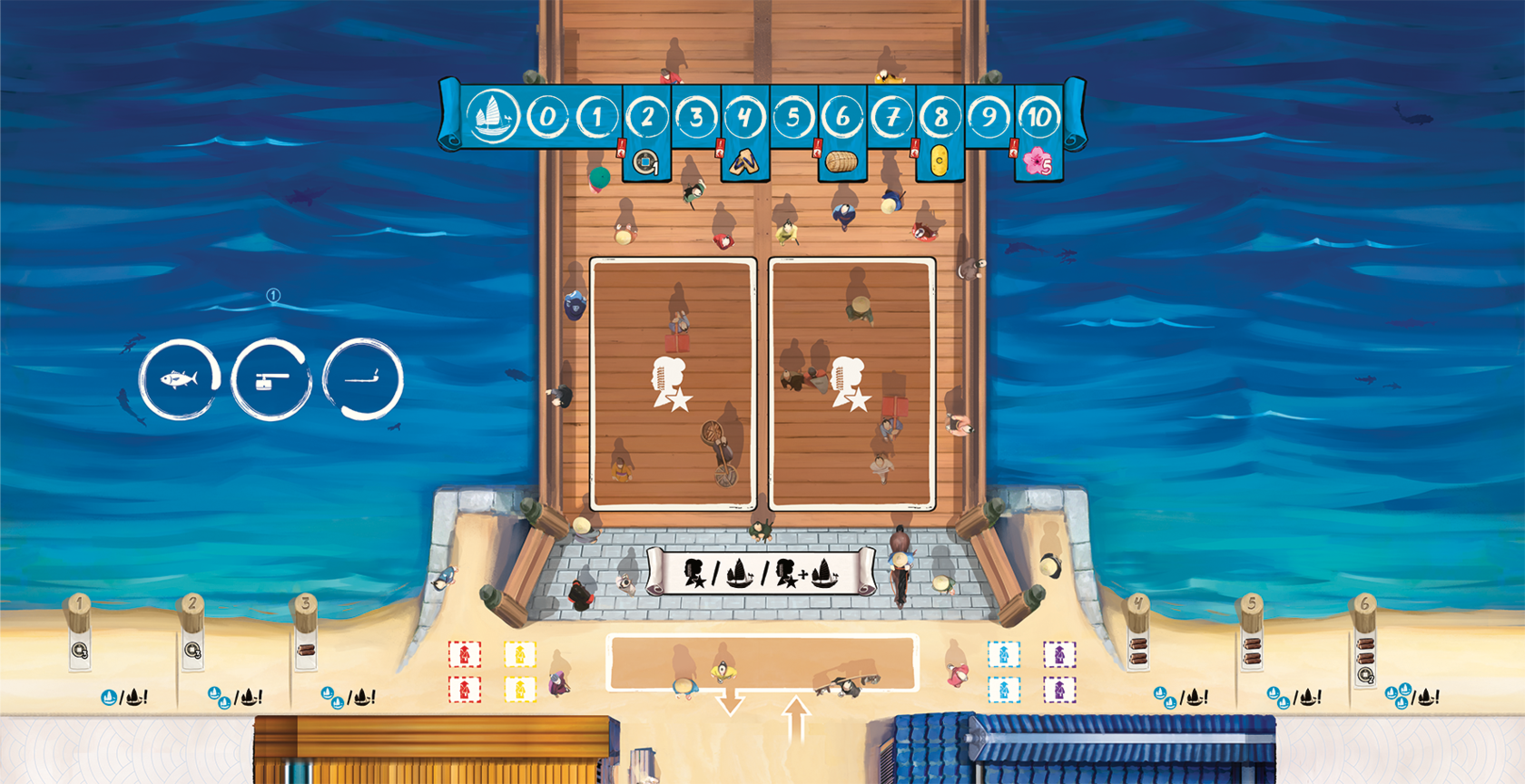Select the junk ship space on the track
Screen dimensions: 1525x784
[492, 117]
